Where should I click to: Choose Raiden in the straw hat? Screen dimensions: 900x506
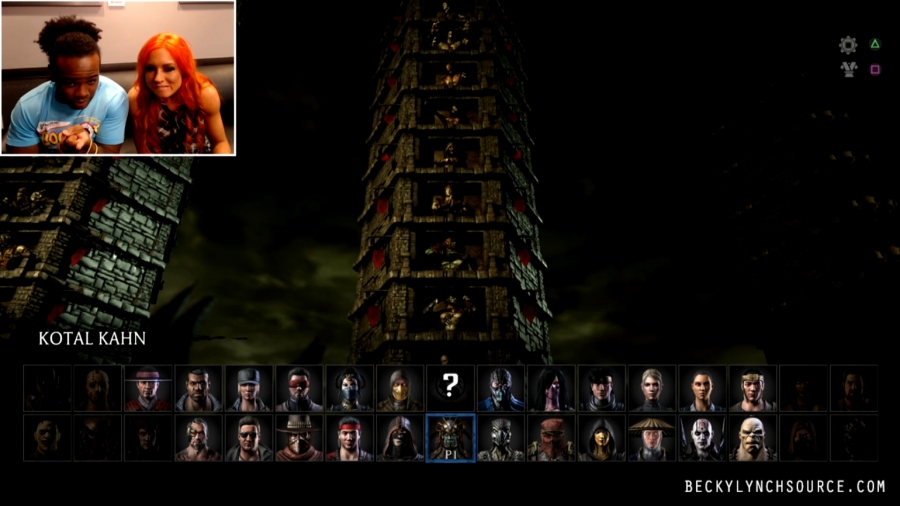(653, 439)
